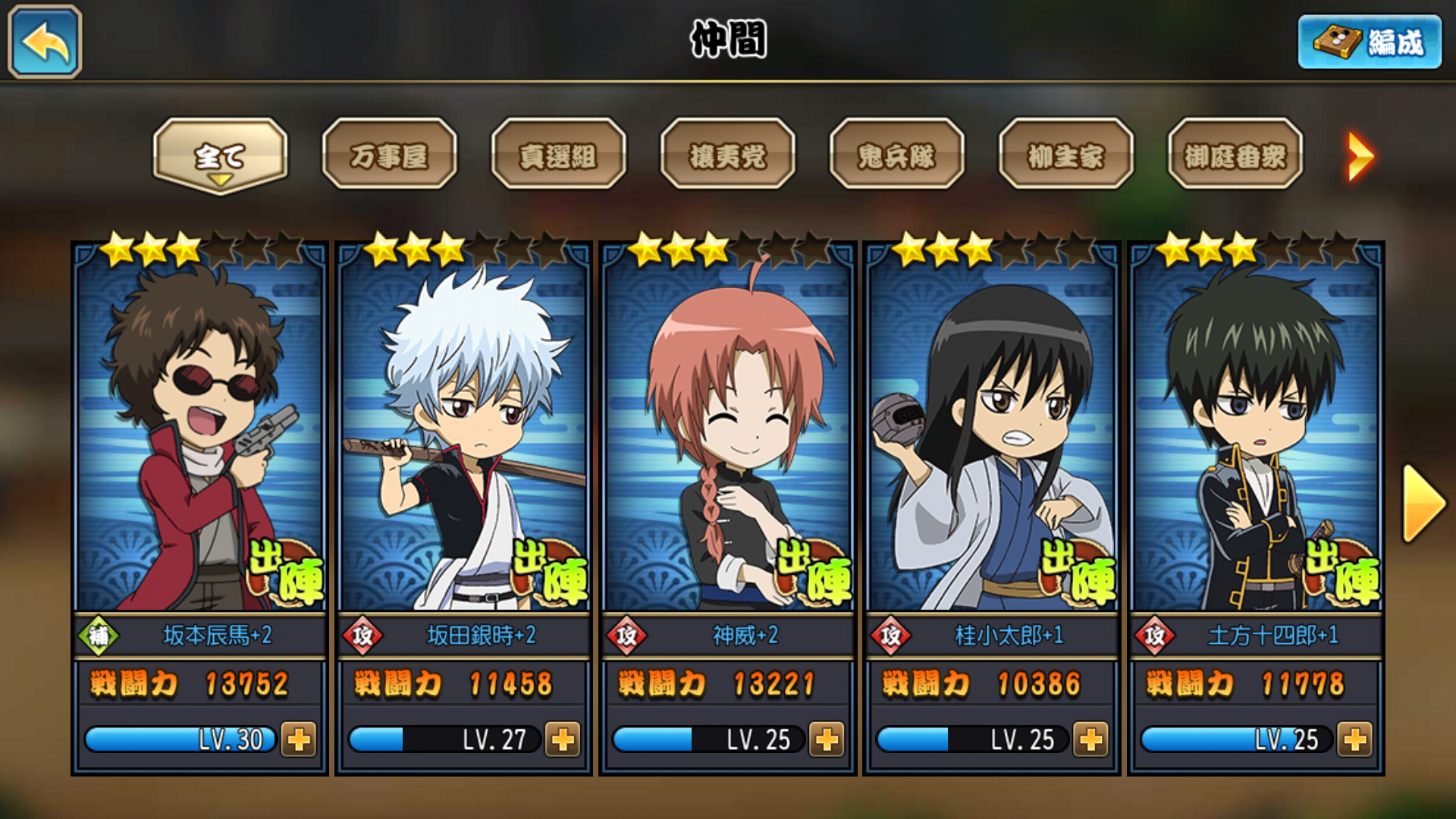Viewport: 1456px width, 819px height.
Task: Filter by 攘夷党 faction
Action: pos(727,155)
